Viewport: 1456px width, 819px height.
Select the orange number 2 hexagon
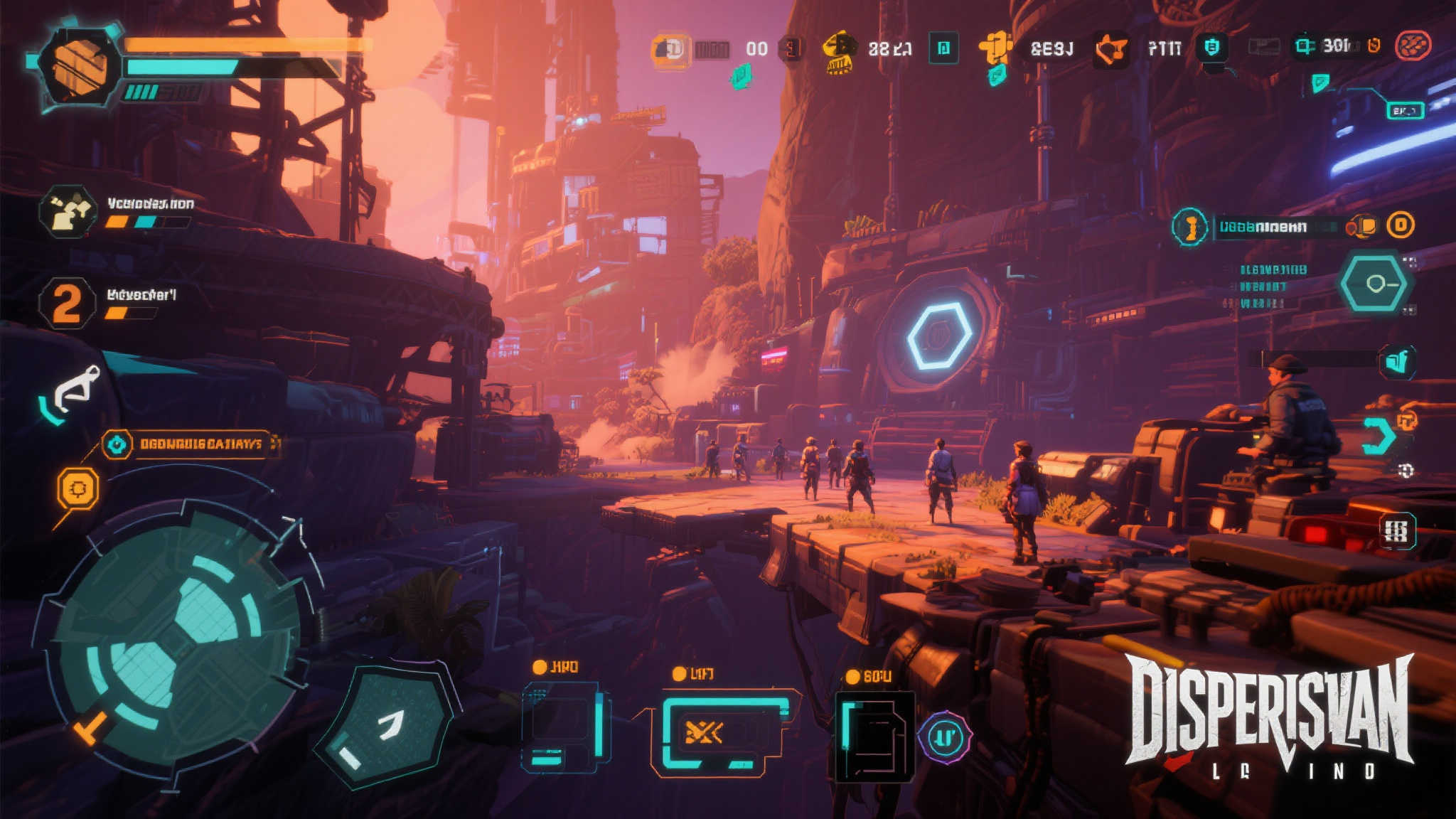[67, 303]
